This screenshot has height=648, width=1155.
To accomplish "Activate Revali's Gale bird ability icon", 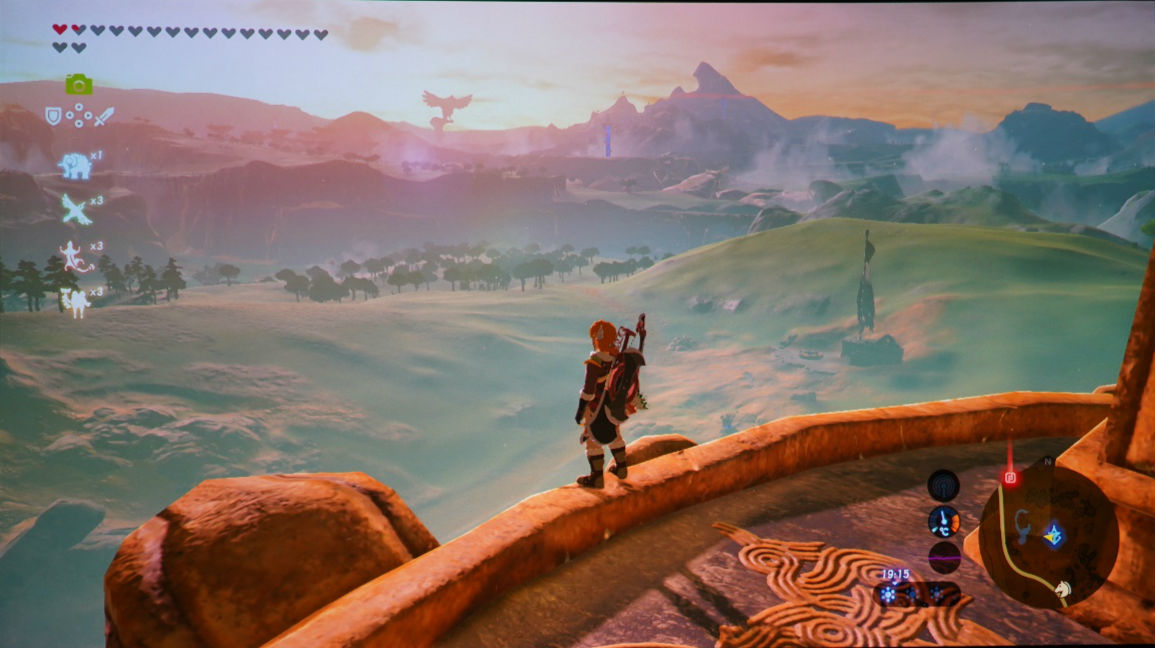I will click(x=76, y=209).
